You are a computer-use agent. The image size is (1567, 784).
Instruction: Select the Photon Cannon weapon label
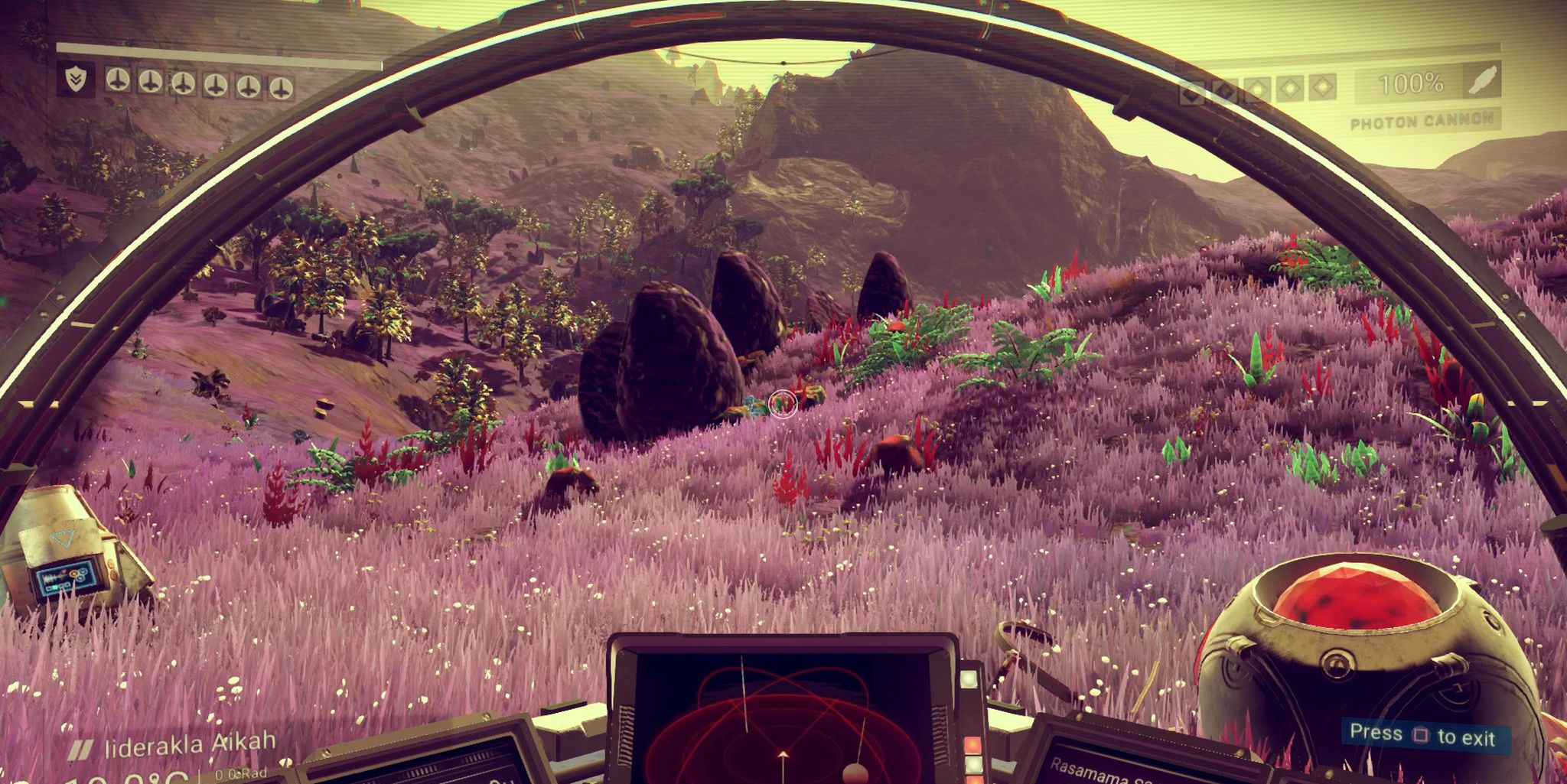click(x=1422, y=121)
